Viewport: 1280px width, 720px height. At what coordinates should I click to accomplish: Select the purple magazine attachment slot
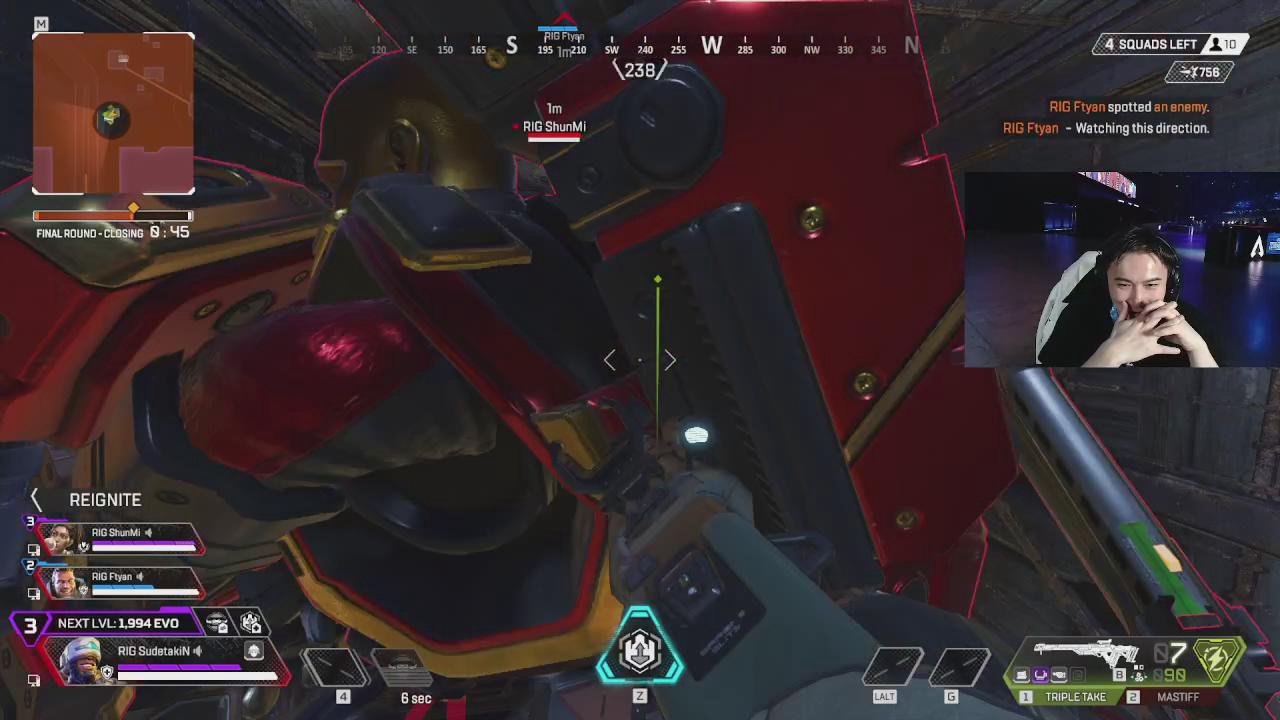point(1040,676)
